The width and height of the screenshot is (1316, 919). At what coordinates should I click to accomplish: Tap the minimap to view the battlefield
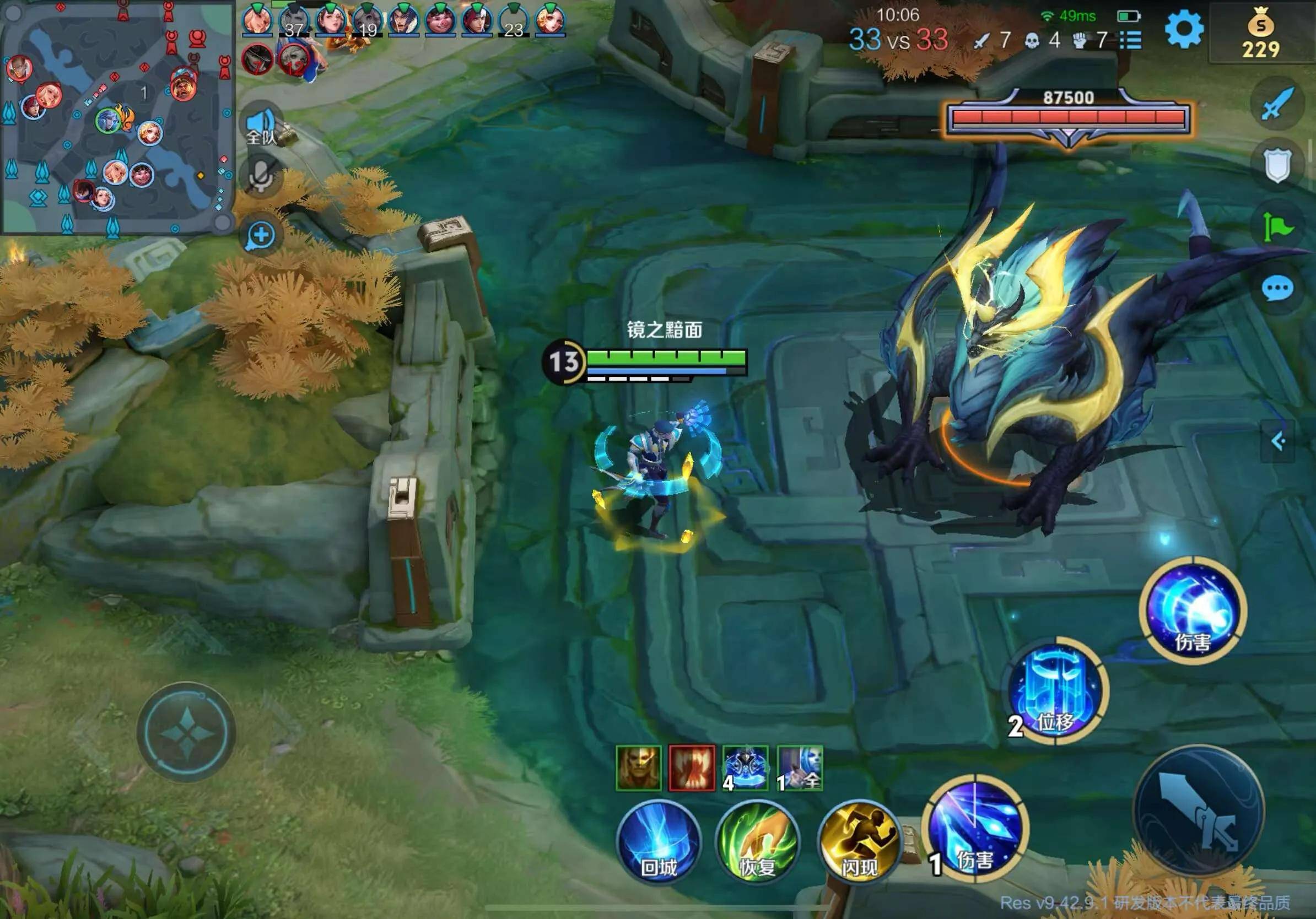tap(117, 117)
